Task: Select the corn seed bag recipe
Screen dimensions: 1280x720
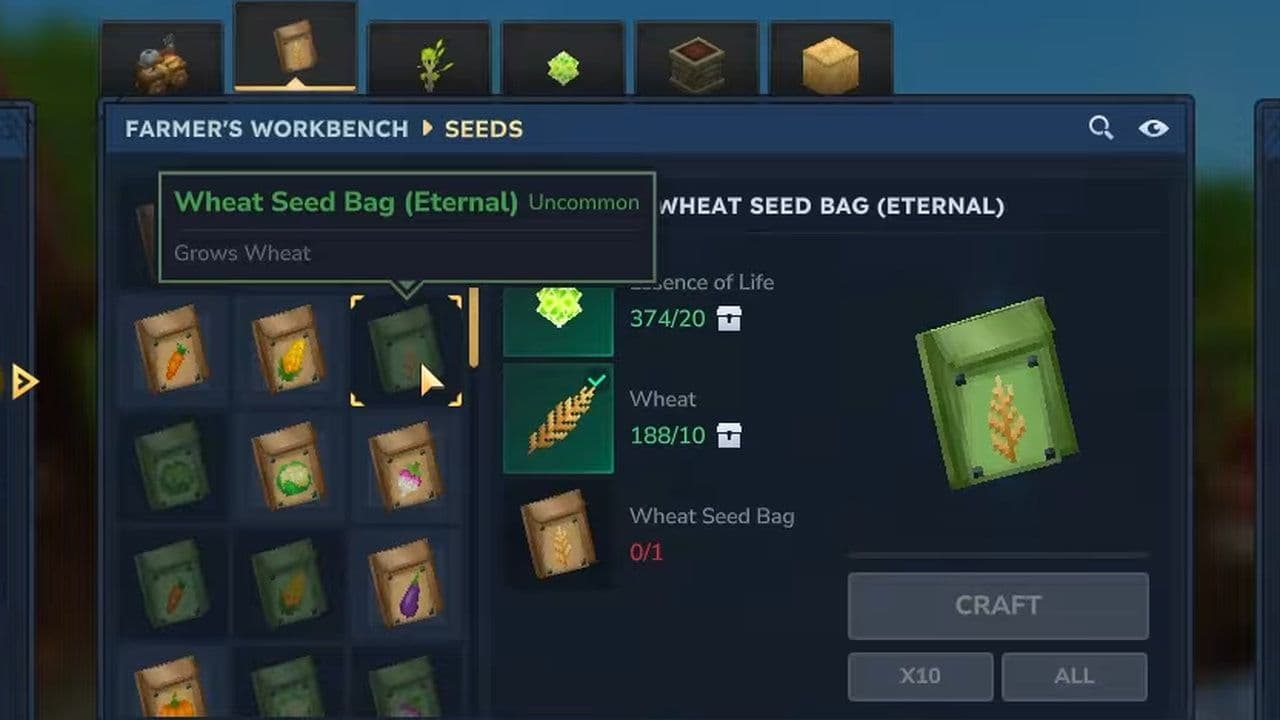Action: (x=288, y=350)
